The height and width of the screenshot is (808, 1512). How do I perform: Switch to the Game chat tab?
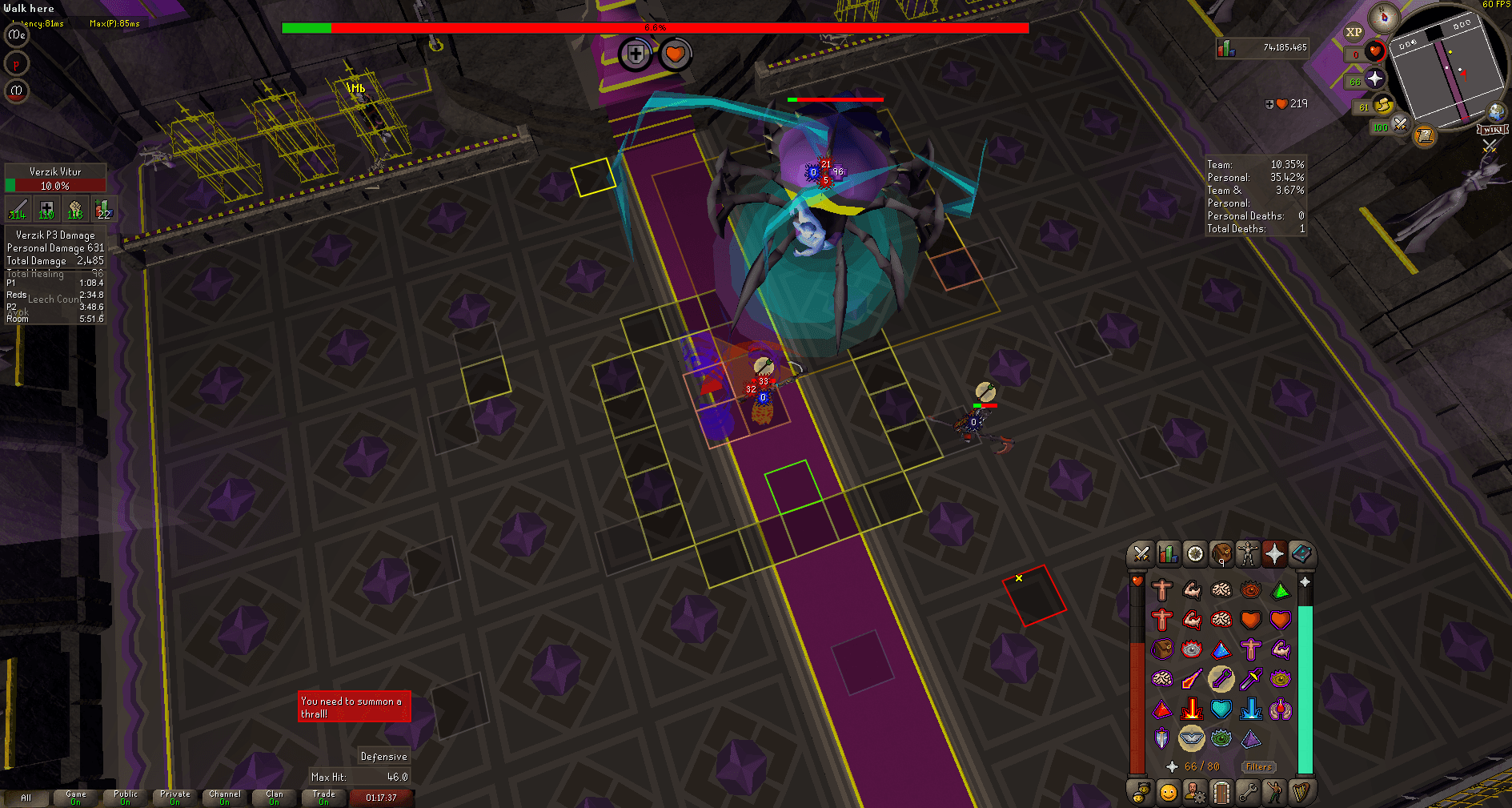75,798
